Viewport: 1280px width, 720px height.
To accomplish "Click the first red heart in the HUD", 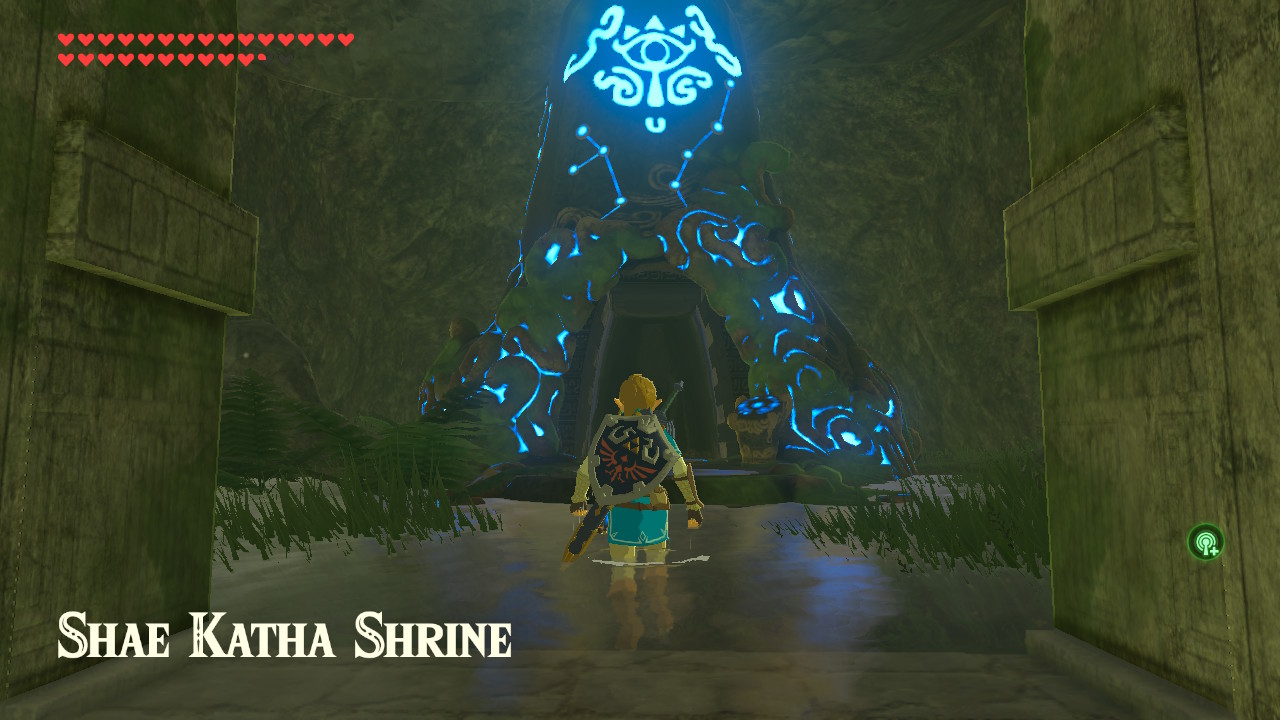I will (x=66, y=39).
